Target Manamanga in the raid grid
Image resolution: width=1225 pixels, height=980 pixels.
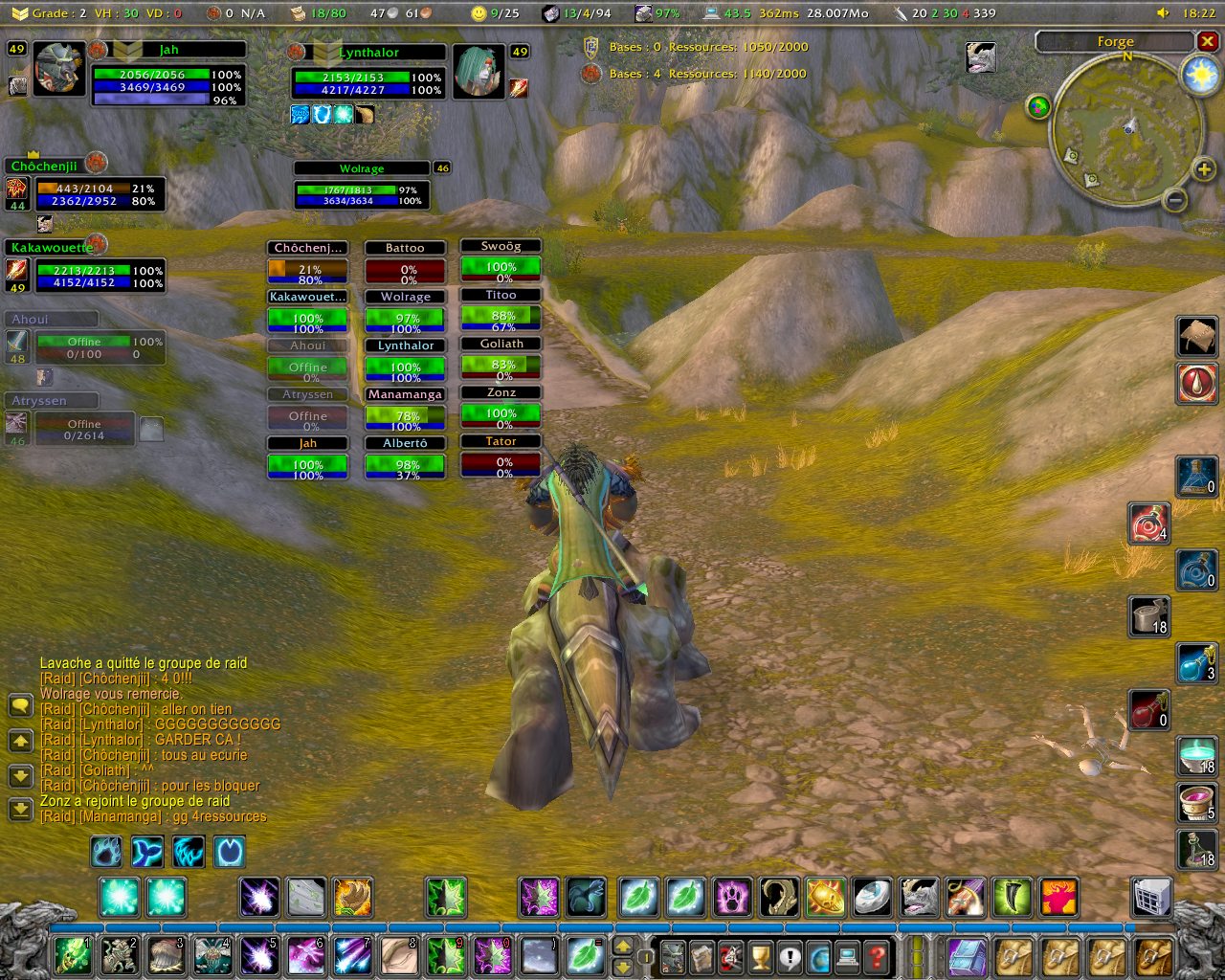(405, 411)
